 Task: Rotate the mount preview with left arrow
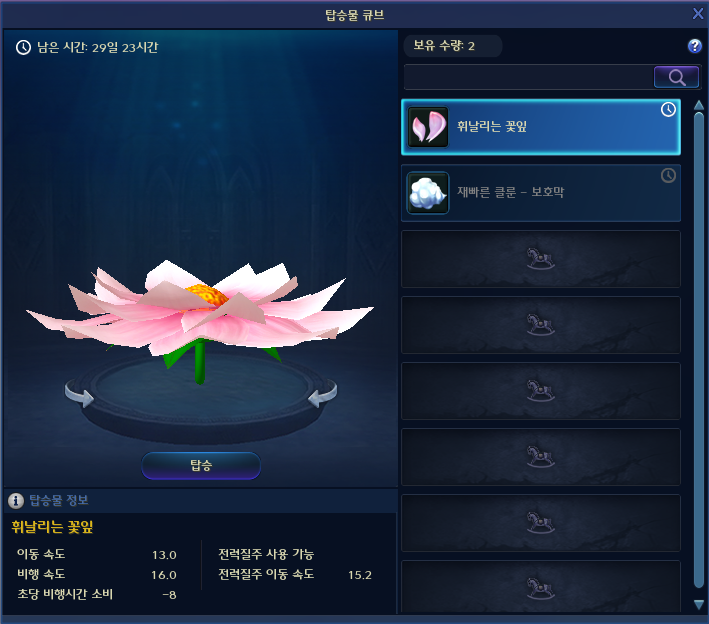click(x=80, y=396)
